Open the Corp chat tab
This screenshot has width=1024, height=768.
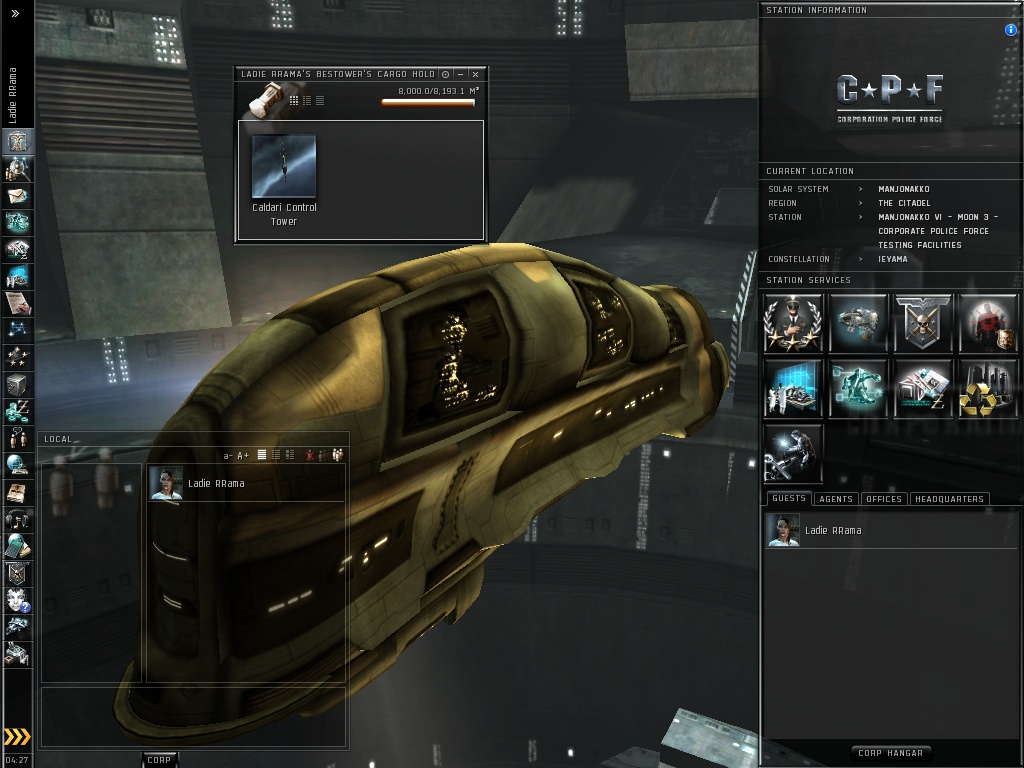[159, 760]
